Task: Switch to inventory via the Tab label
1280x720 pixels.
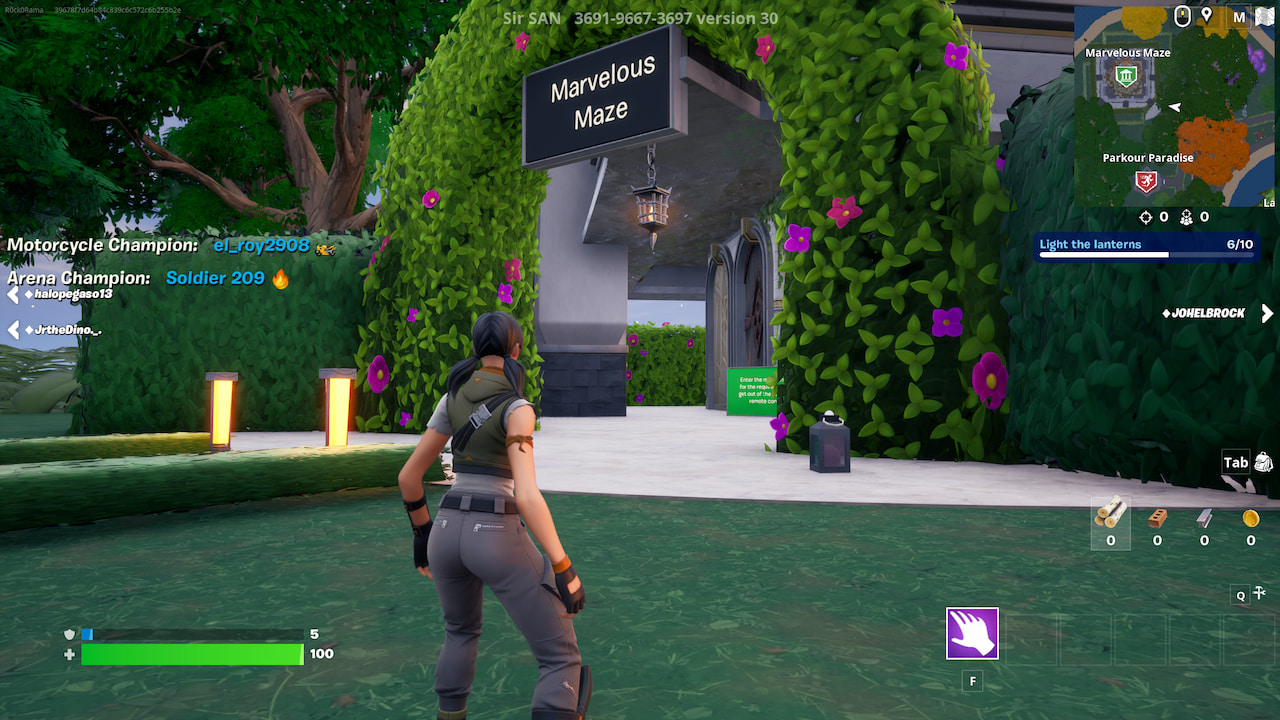Action: click(x=1234, y=462)
